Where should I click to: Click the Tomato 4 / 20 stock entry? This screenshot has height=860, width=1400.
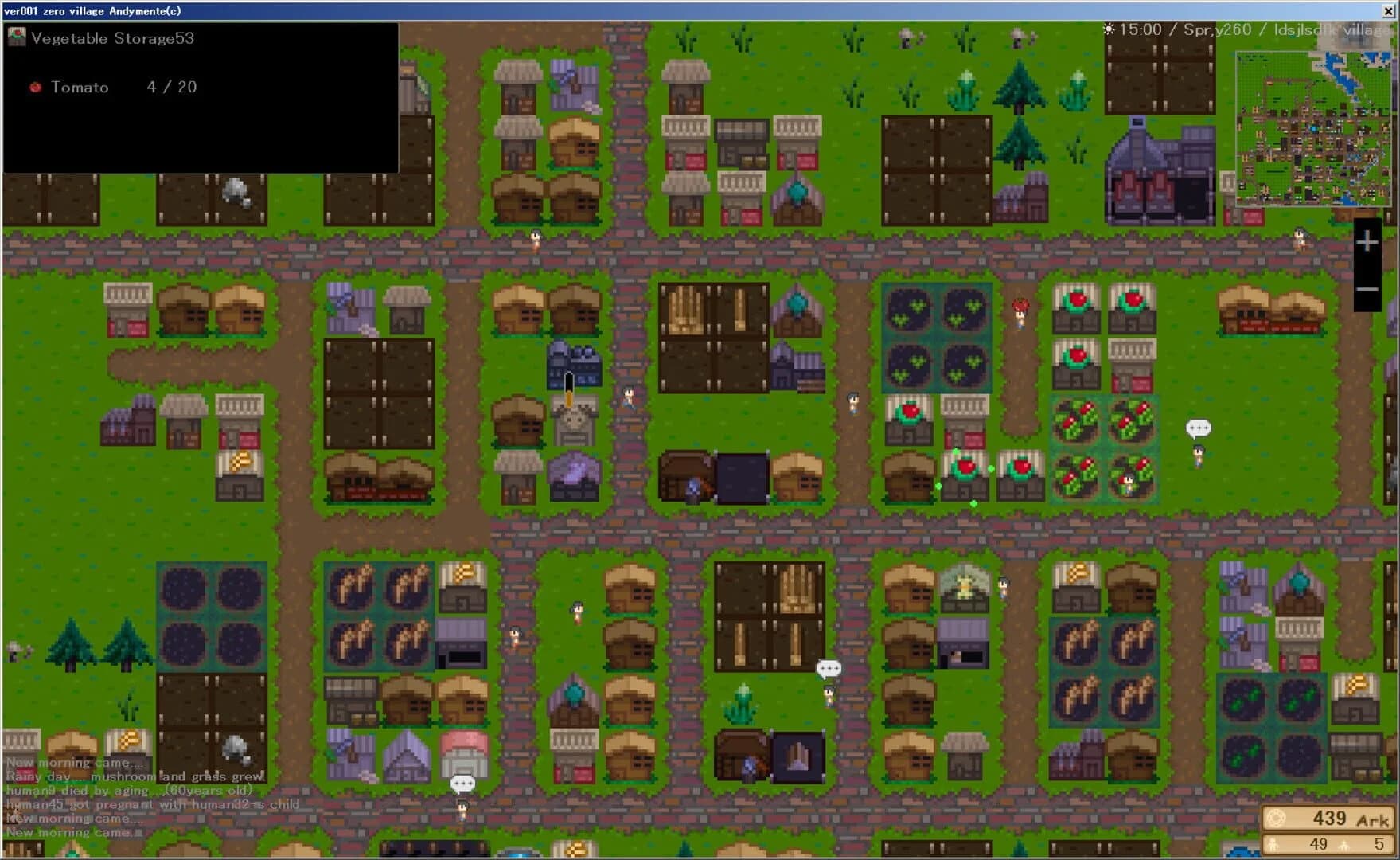(119, 87)
